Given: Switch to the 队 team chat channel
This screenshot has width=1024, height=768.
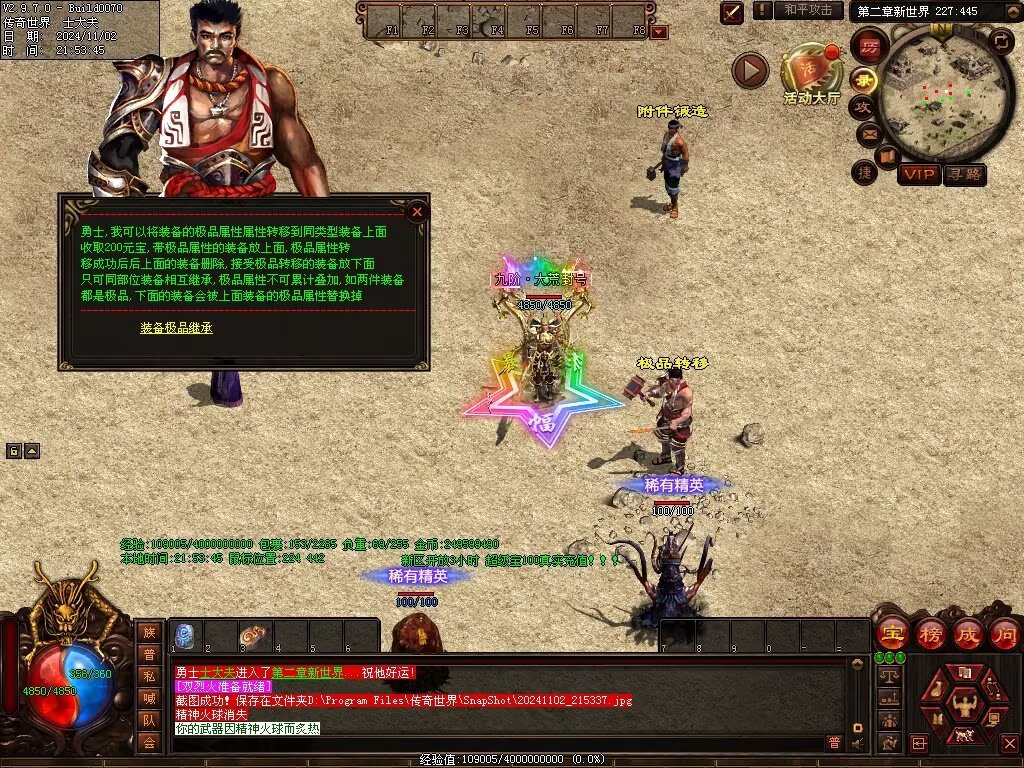Looking at the screenshot, I should (x=149, y=720).
